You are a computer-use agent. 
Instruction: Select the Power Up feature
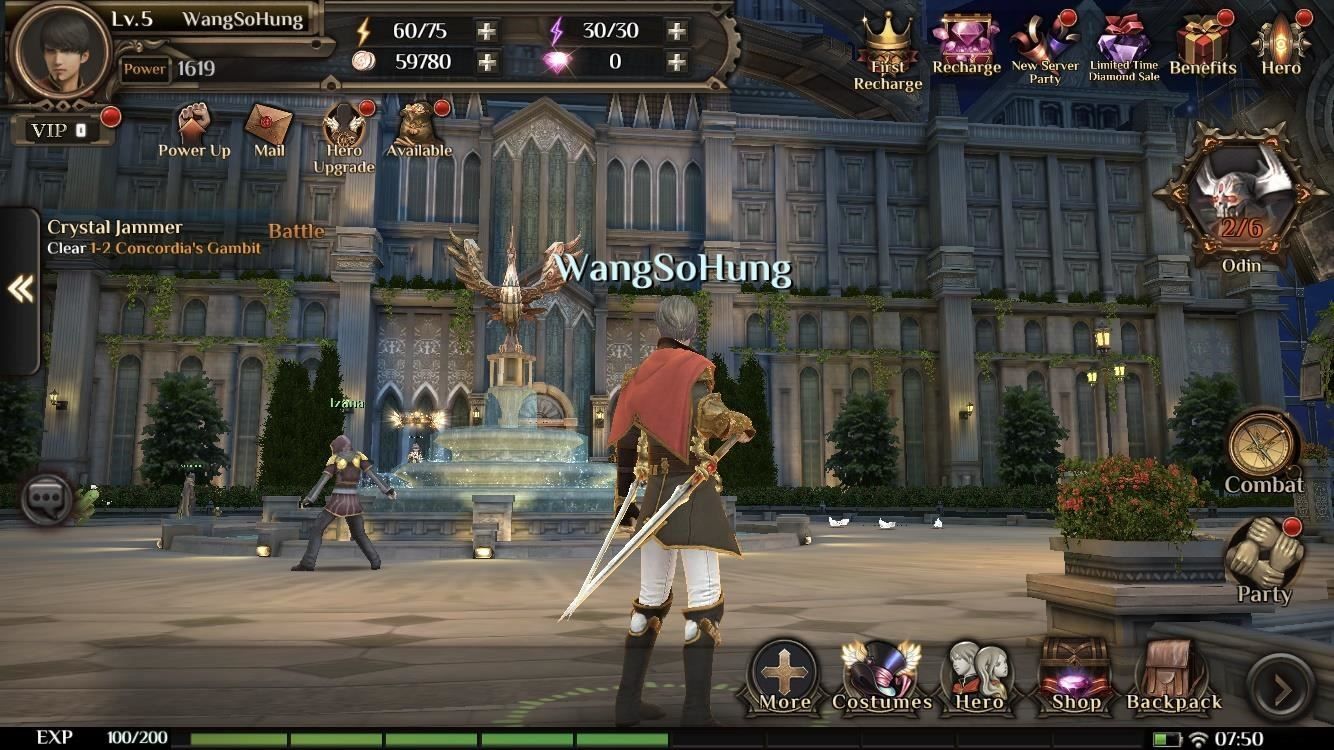pos(192,126)
